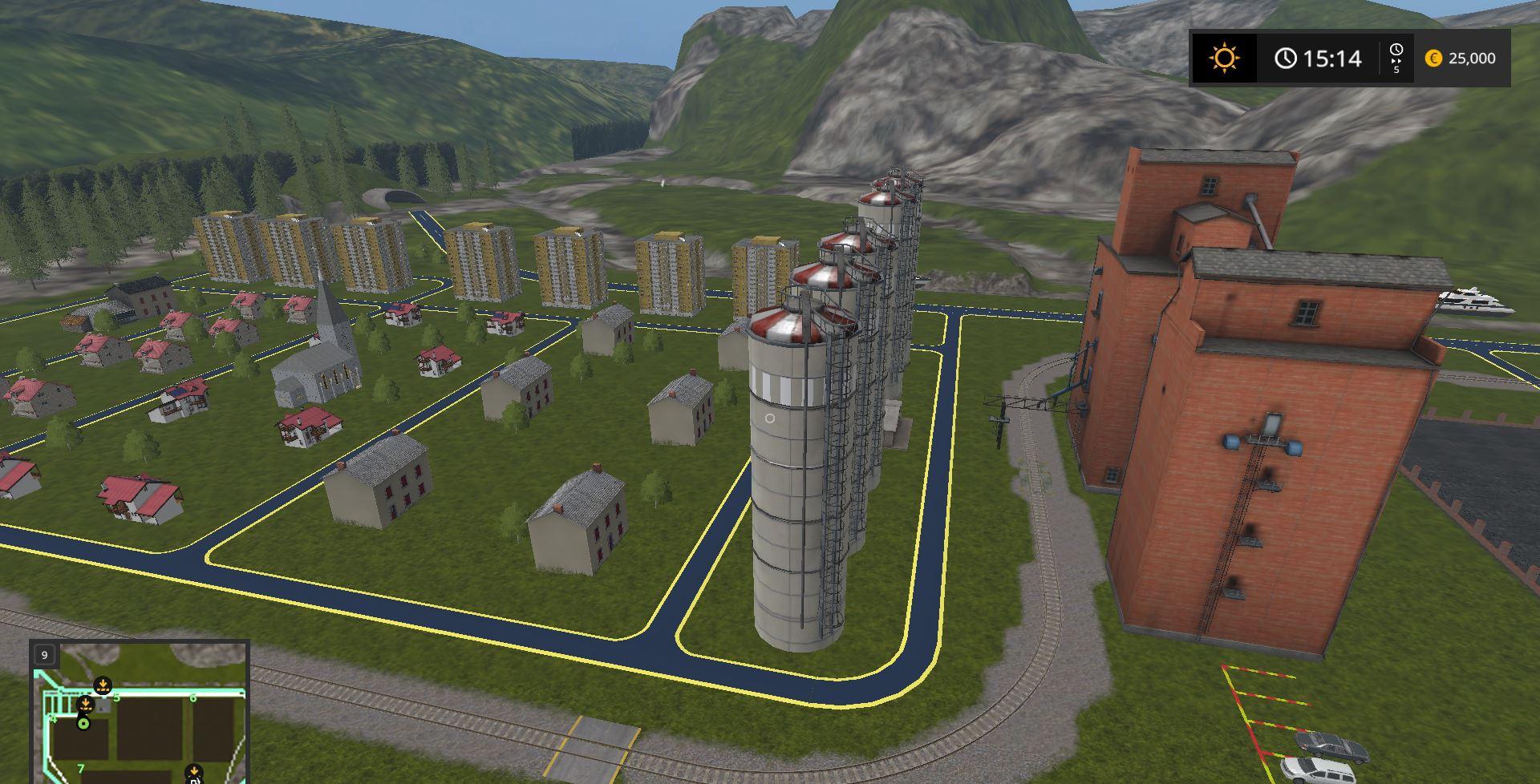Select field number 6 on the minimap
The width and height of the screenshot is (1540, 784).
click(x=192, y=698)
